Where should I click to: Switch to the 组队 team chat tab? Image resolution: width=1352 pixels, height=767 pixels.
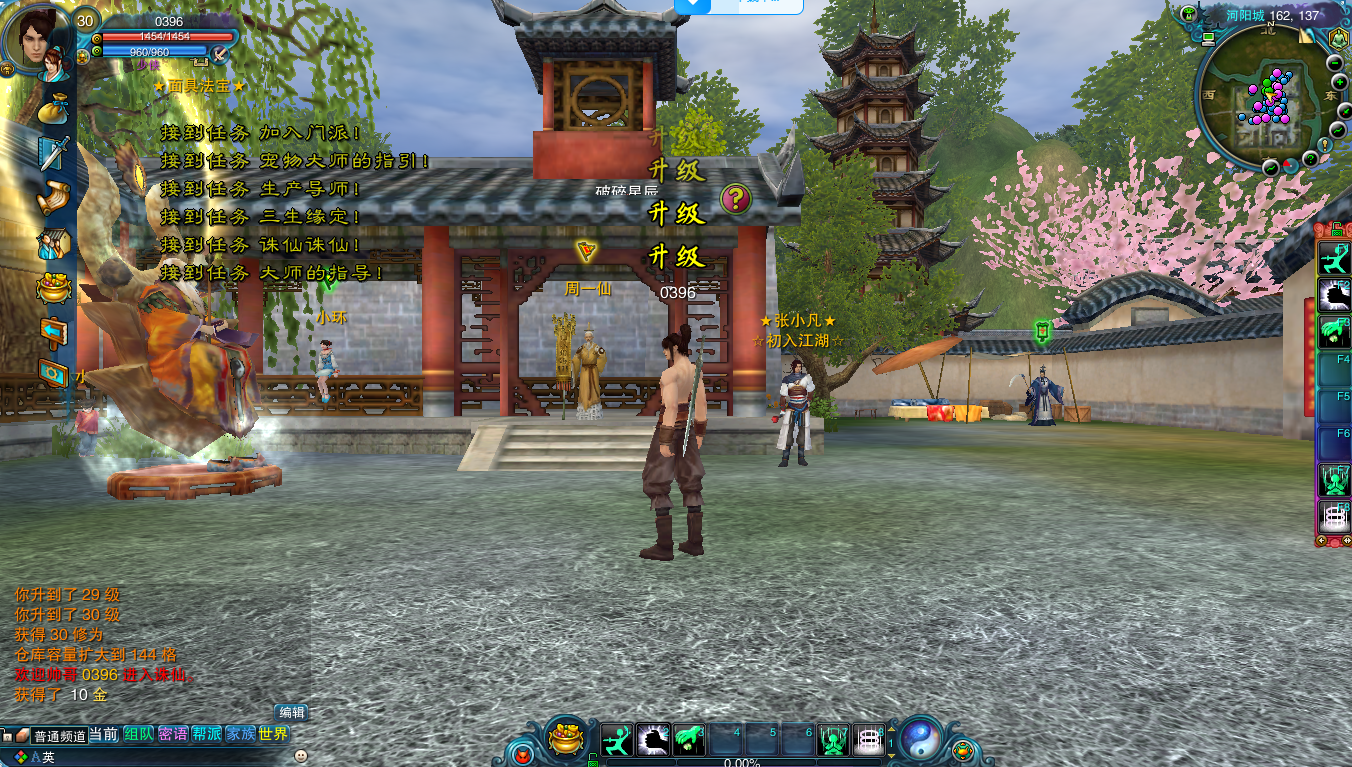tap(139, 734)
